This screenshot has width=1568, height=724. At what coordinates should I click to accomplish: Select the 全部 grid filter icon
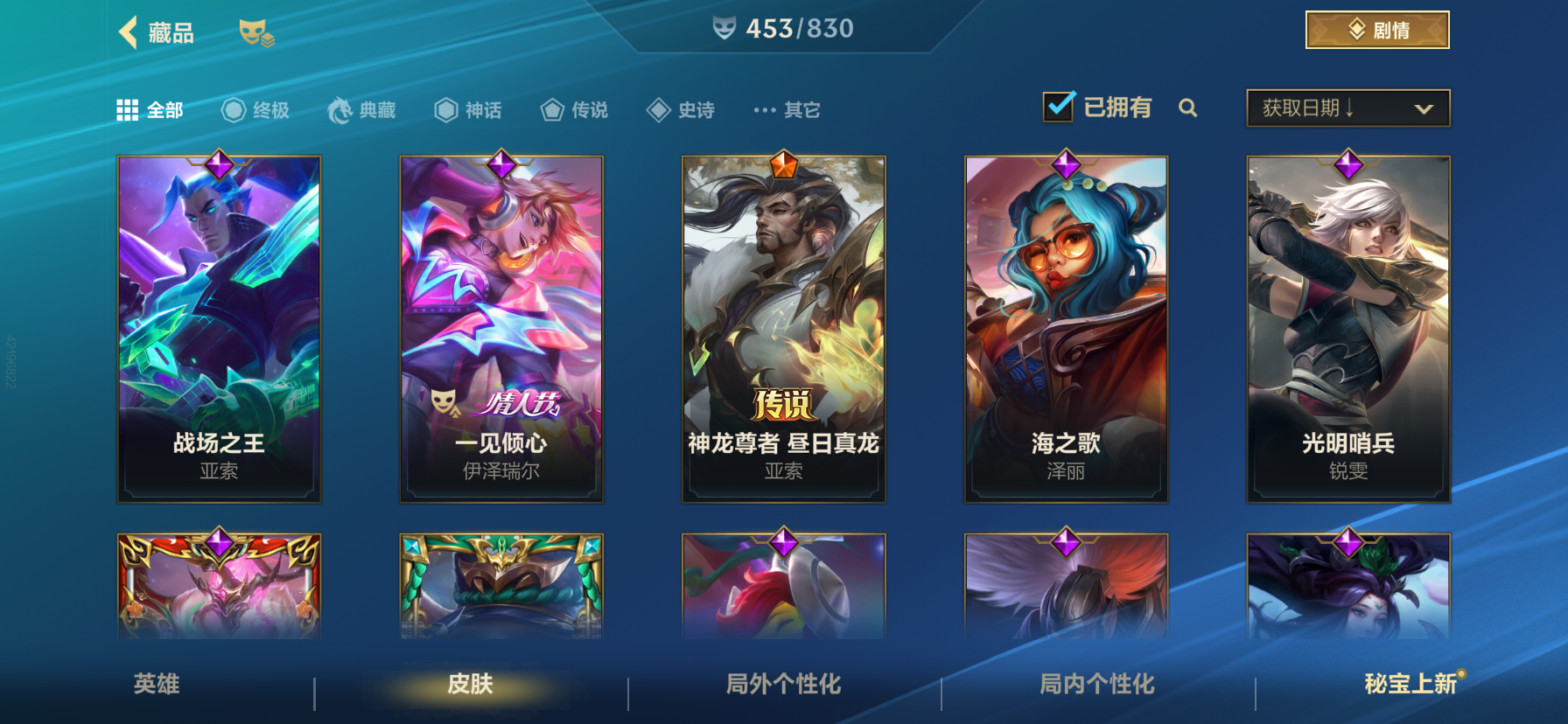coord(128,108)
